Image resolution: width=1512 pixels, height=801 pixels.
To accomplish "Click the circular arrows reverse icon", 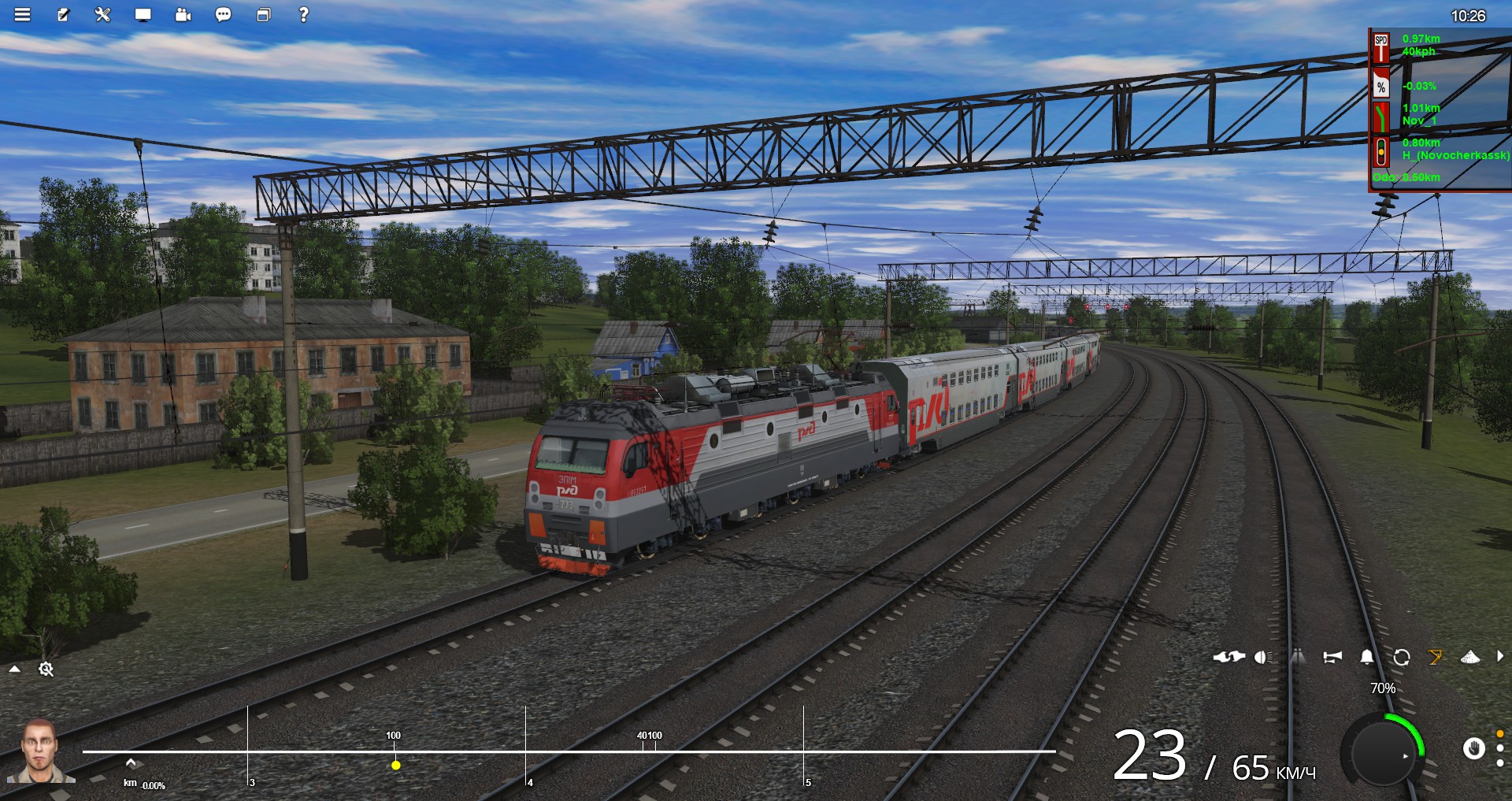I will tap(1402, 657).
